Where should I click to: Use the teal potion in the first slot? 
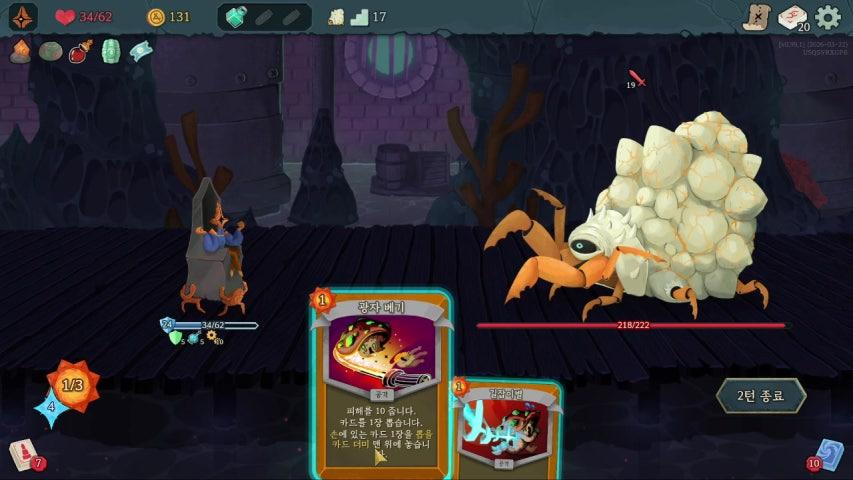(236, 17)
